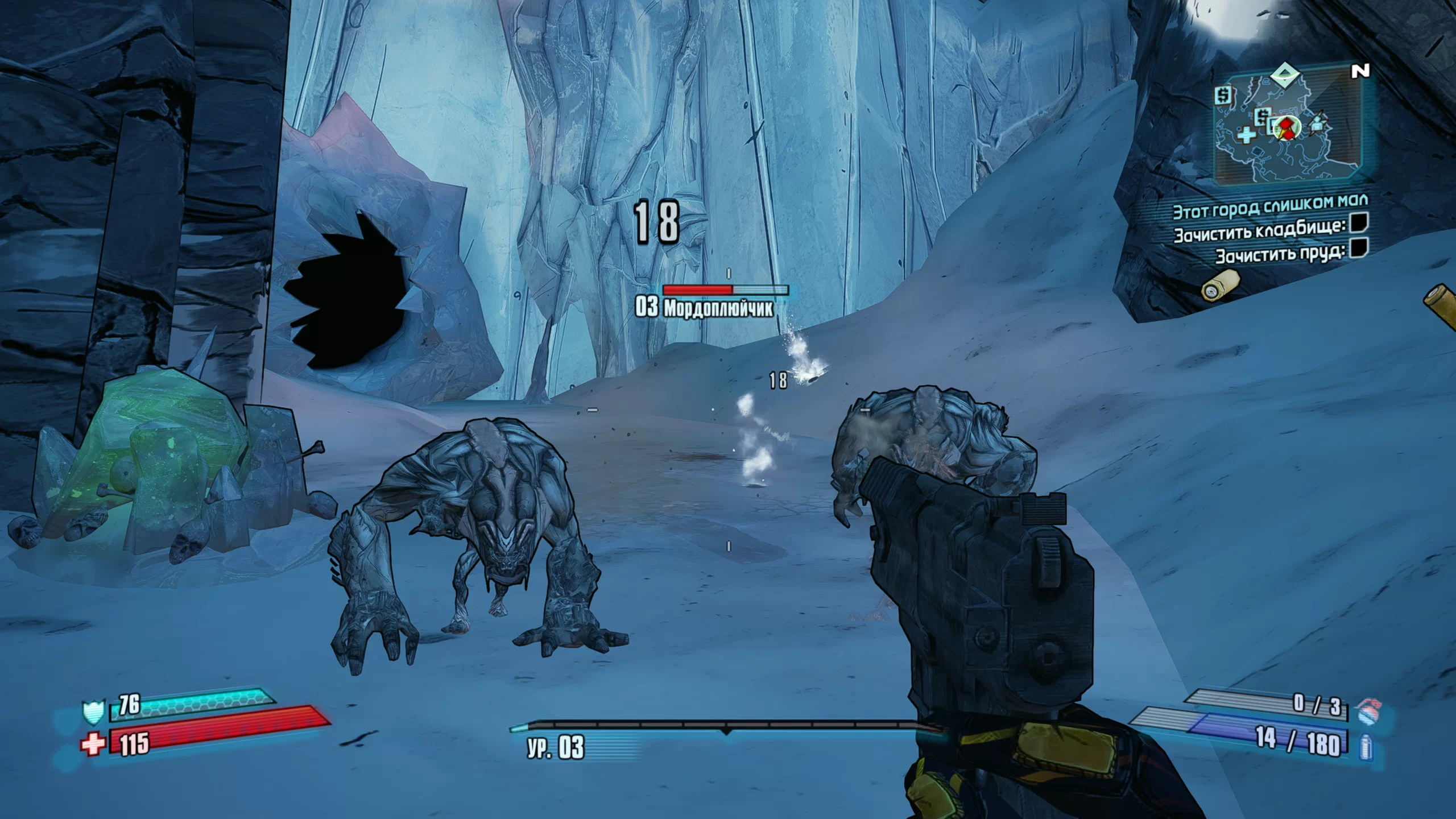Click the white plus marker on the minimap
The height and width of the screenshot is (819, 1456).
1246,135
